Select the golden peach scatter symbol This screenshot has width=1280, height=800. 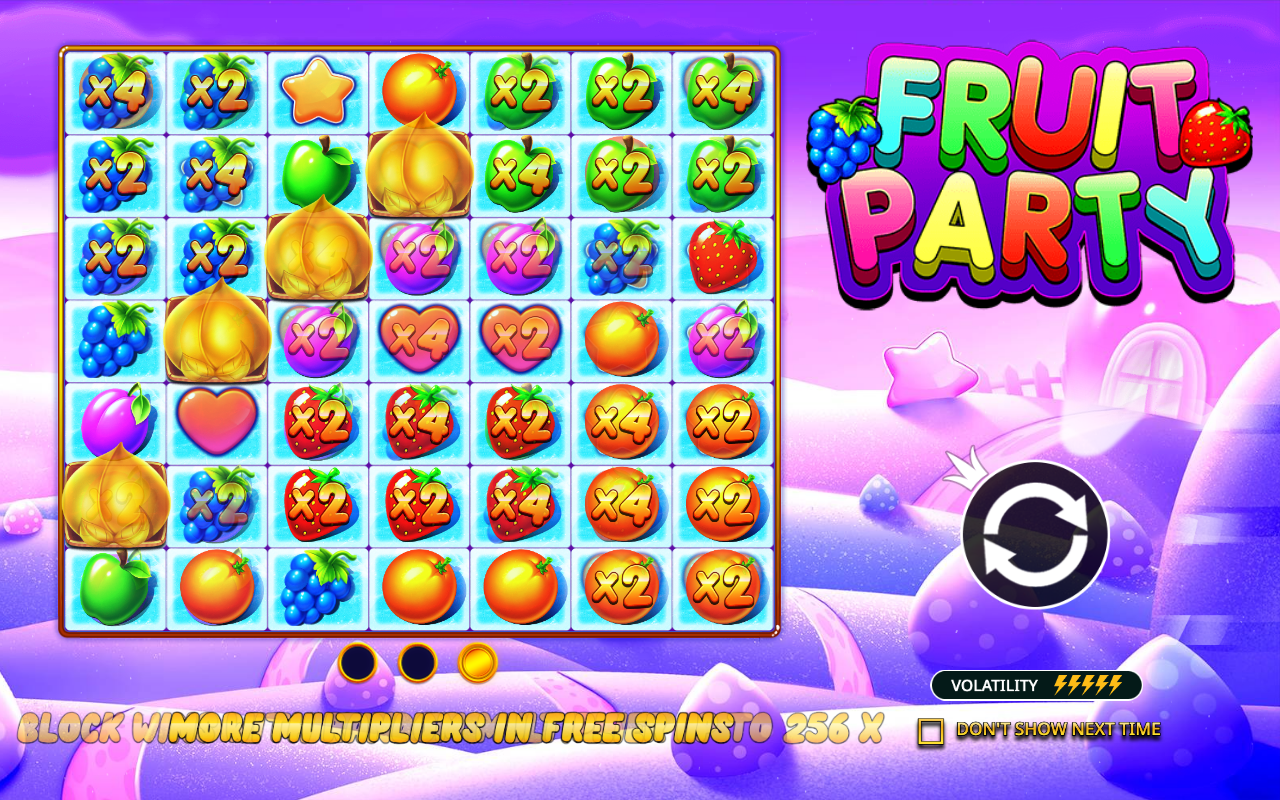216,338
